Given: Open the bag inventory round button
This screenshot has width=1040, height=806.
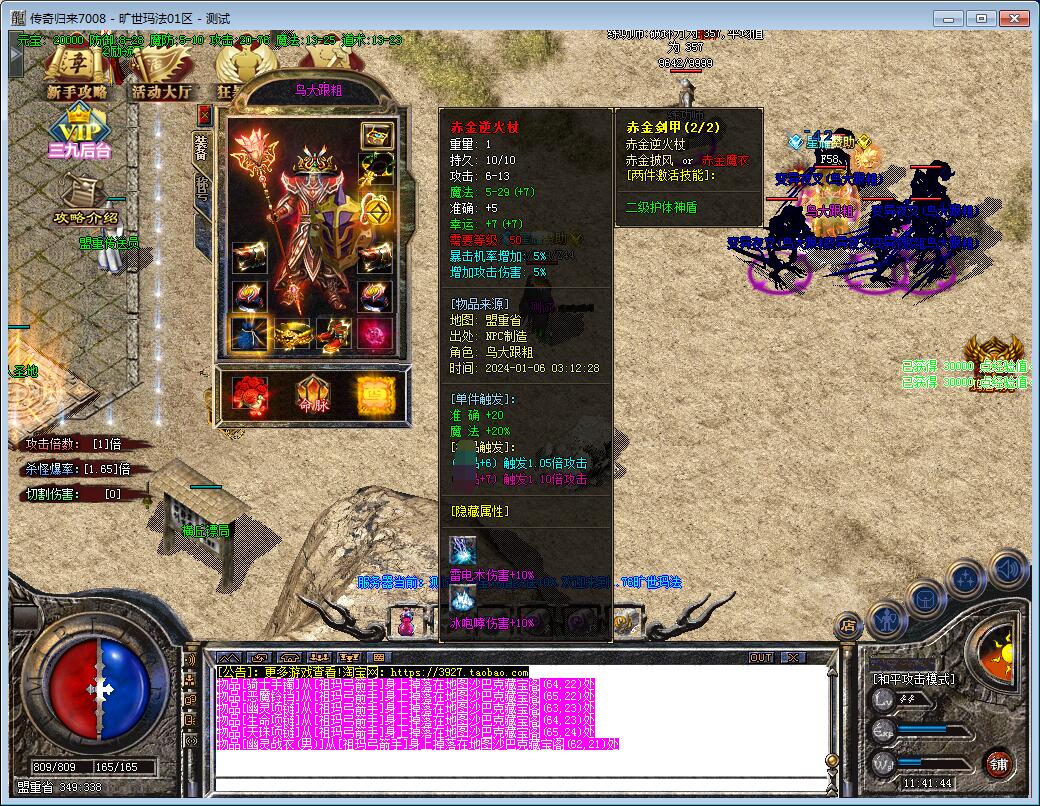Looking at the screenshot, I should pyautogui.click(x=926, y=598).
